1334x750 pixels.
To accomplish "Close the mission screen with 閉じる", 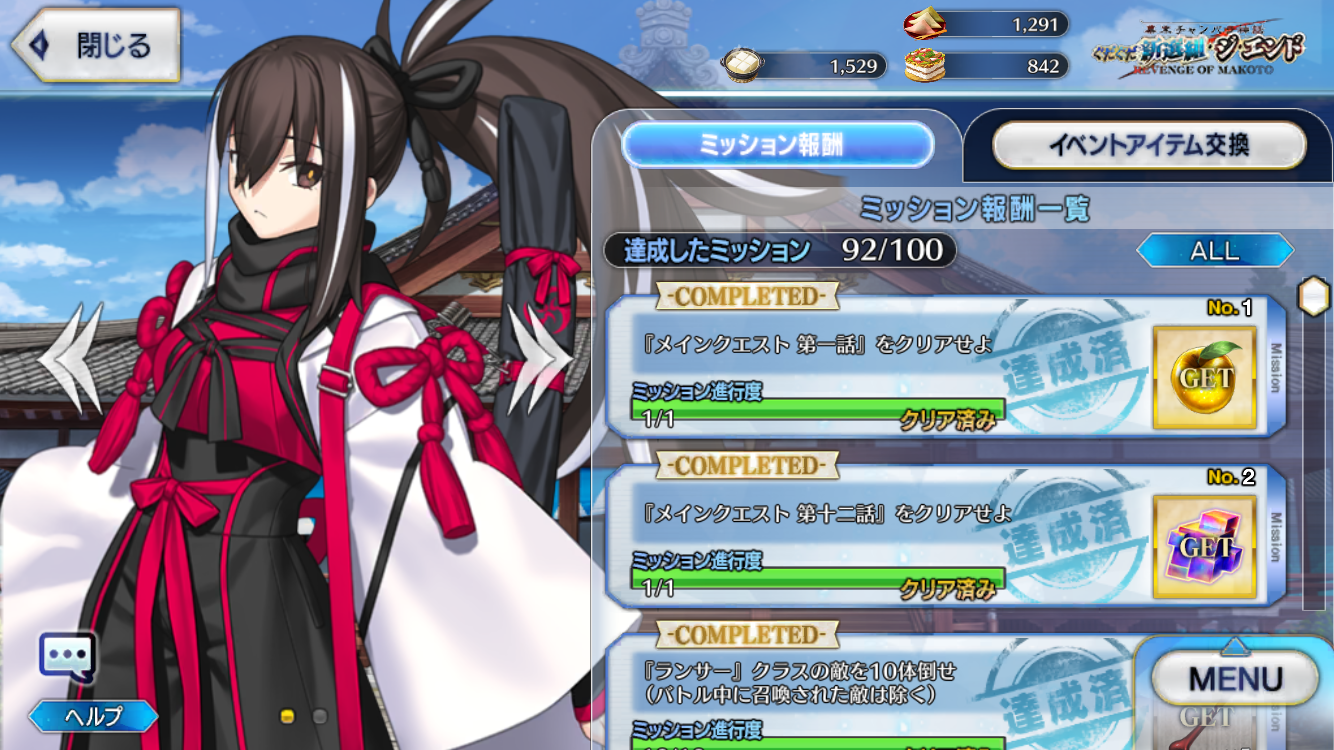I will point(96,46).
